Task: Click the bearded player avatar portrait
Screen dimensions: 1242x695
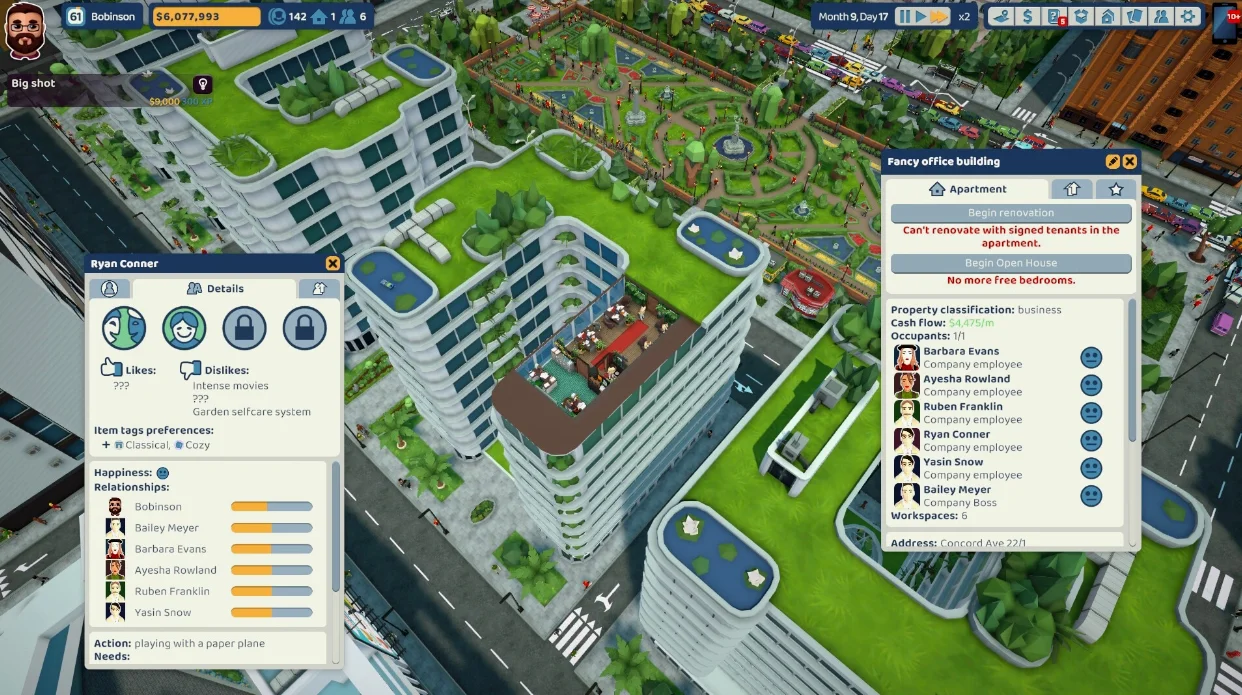Action: tap(26, 32)
